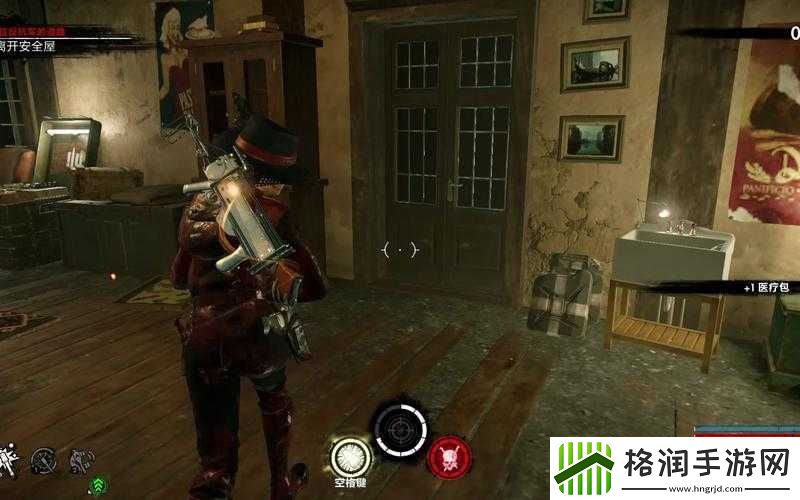
Task: Select the crosshair ability in the center ring
Action: [x=400, y=430]
